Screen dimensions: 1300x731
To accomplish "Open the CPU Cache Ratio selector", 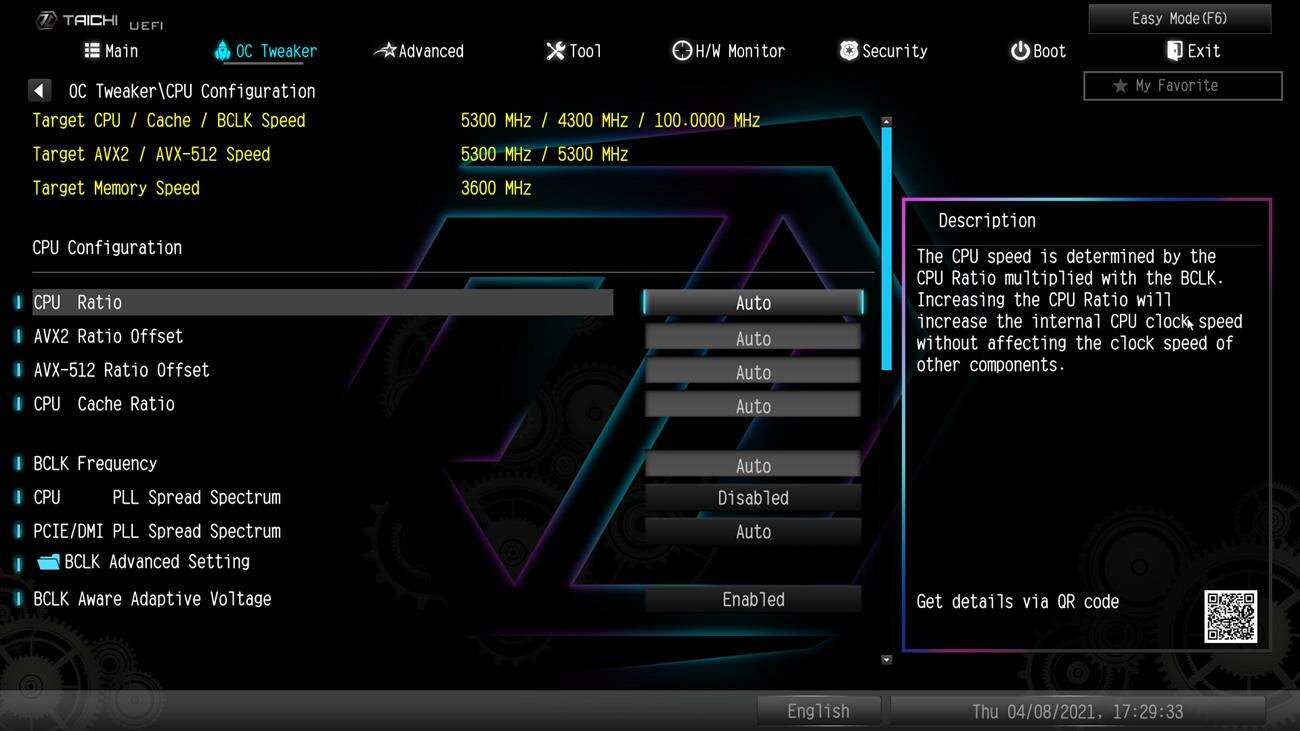I will (753, 405).
